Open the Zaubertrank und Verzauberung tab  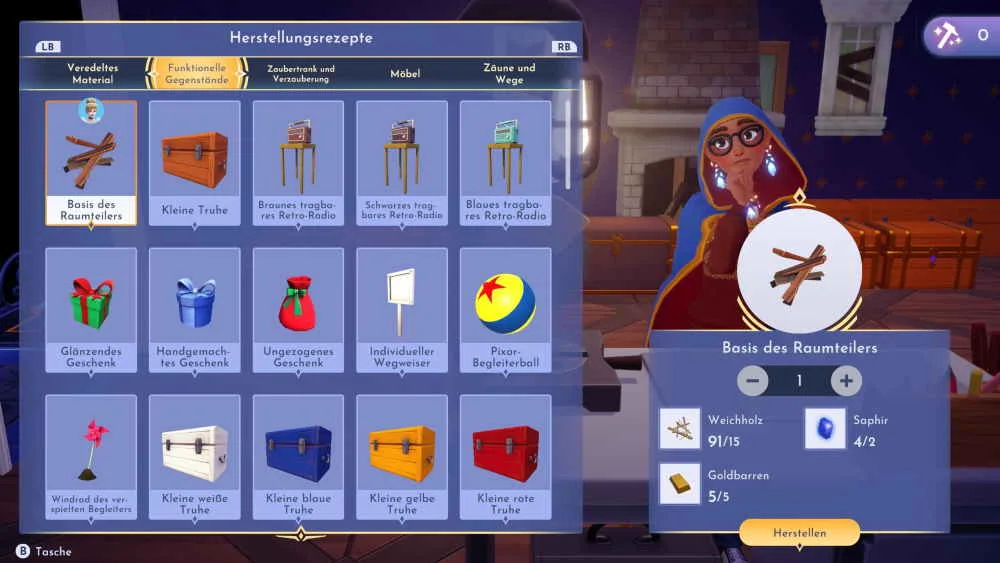[300, 73]
